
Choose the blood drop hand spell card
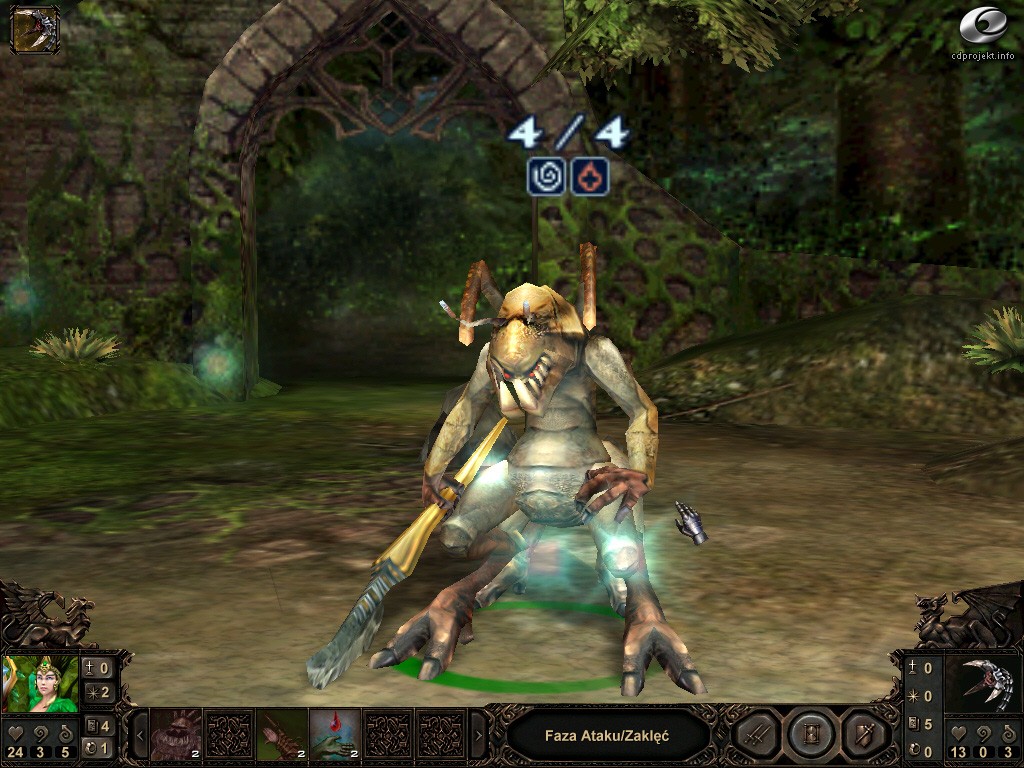tap(334, 735)
